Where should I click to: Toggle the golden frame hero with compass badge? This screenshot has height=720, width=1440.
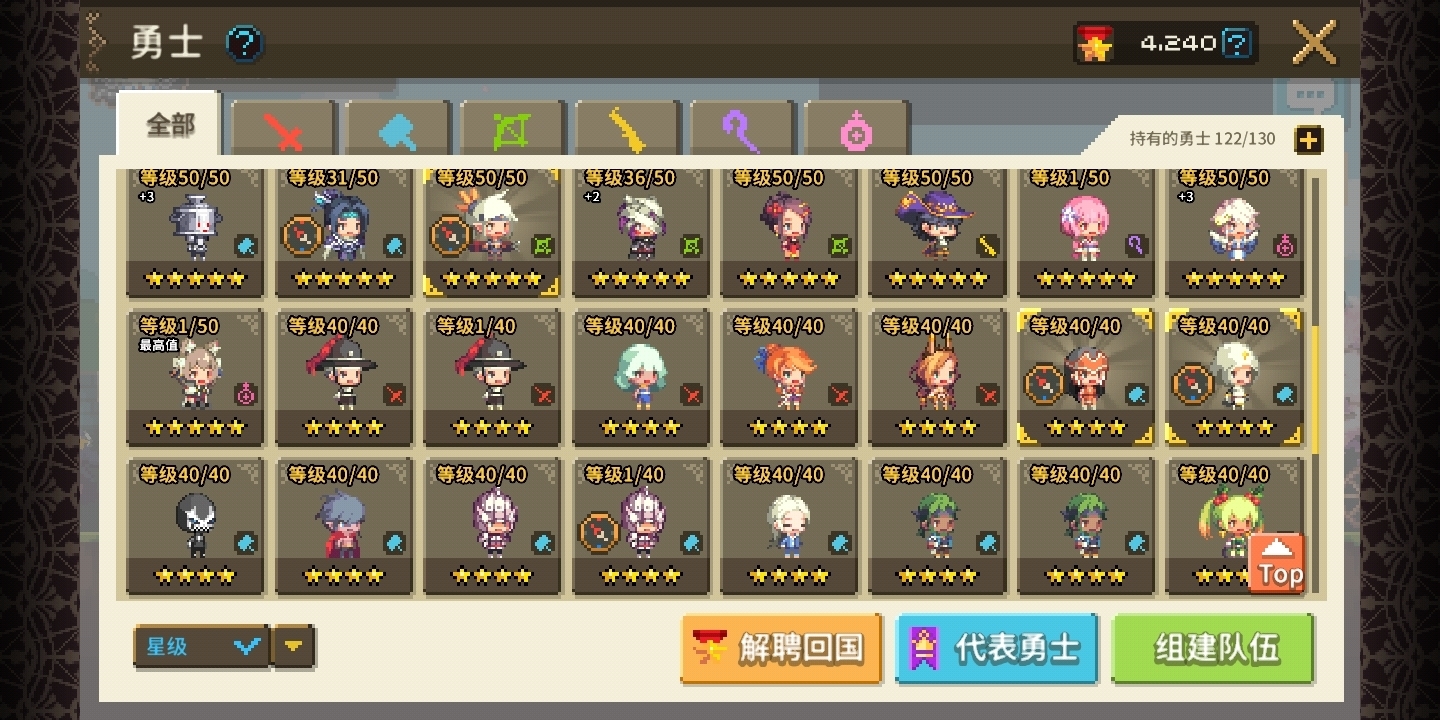click(x=1086, y=377)
